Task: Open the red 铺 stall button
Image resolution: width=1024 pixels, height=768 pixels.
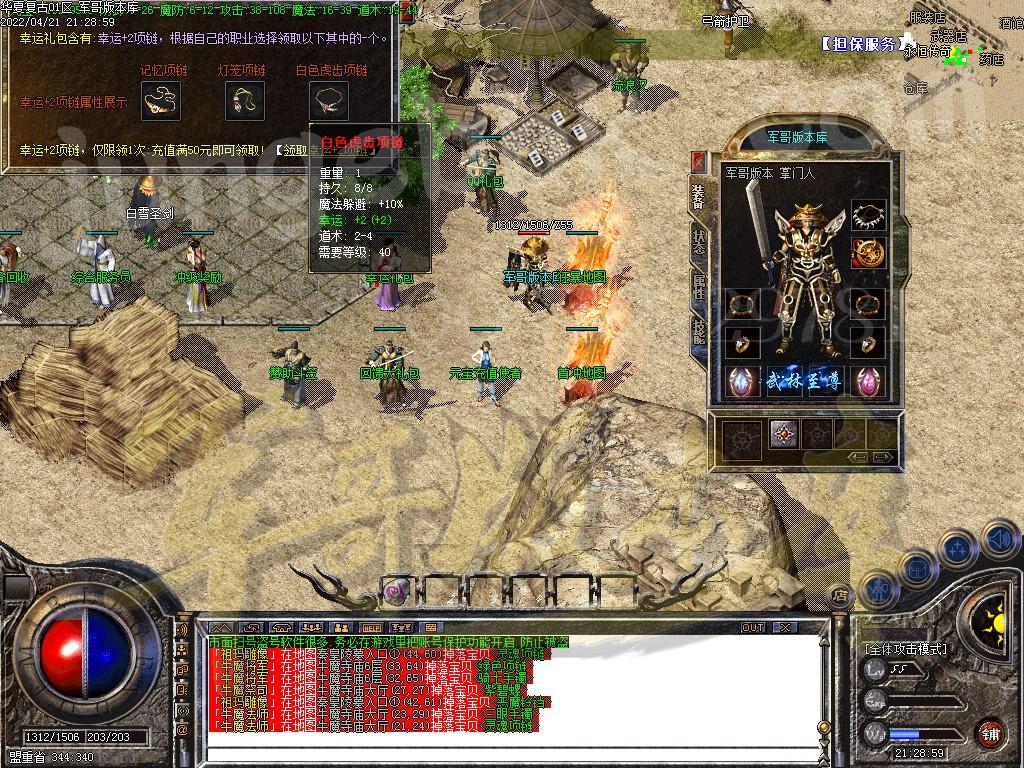Action: coord(991,732)
